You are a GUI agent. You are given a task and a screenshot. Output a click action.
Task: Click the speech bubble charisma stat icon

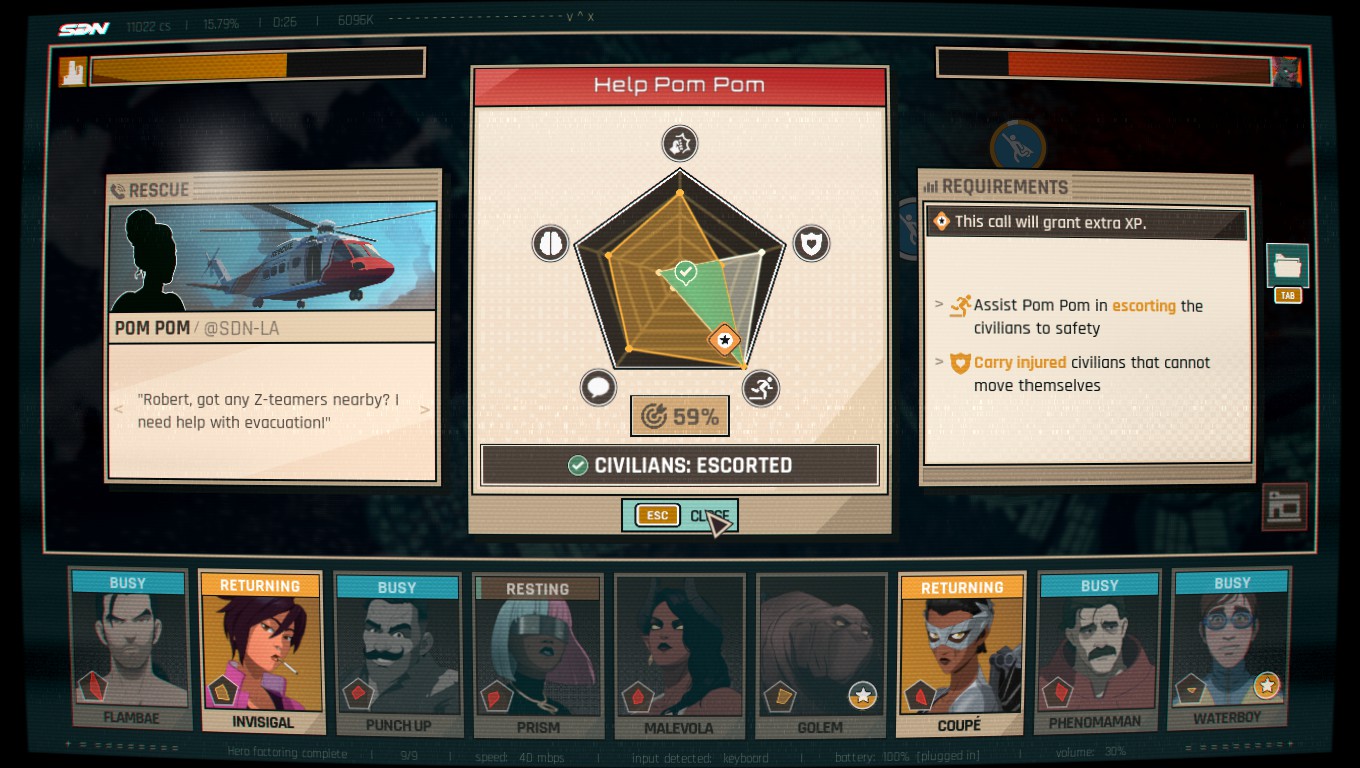tap(598, 388)
